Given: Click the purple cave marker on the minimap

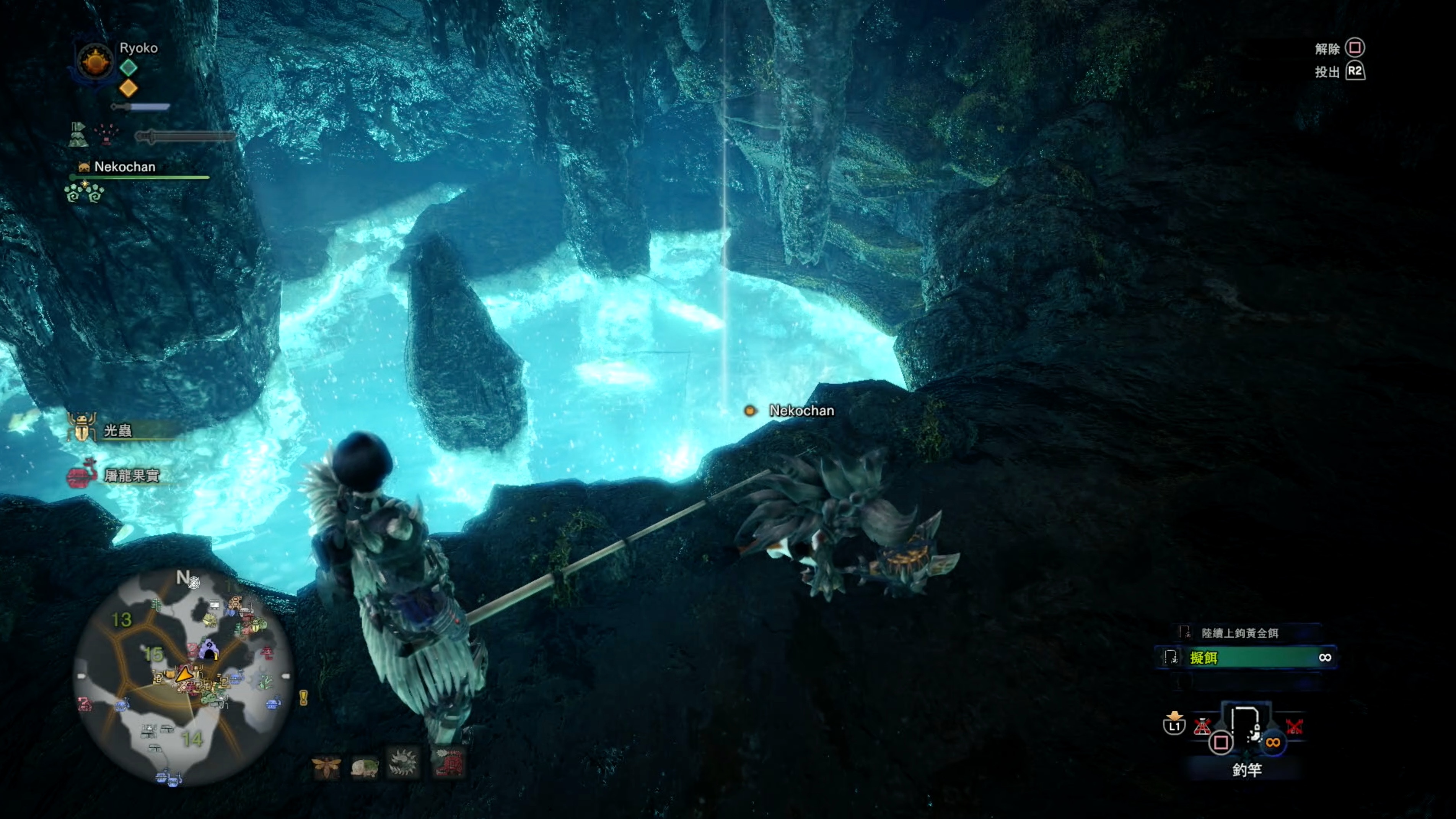Looking at the screenshot, I should (x=209, y=650).
